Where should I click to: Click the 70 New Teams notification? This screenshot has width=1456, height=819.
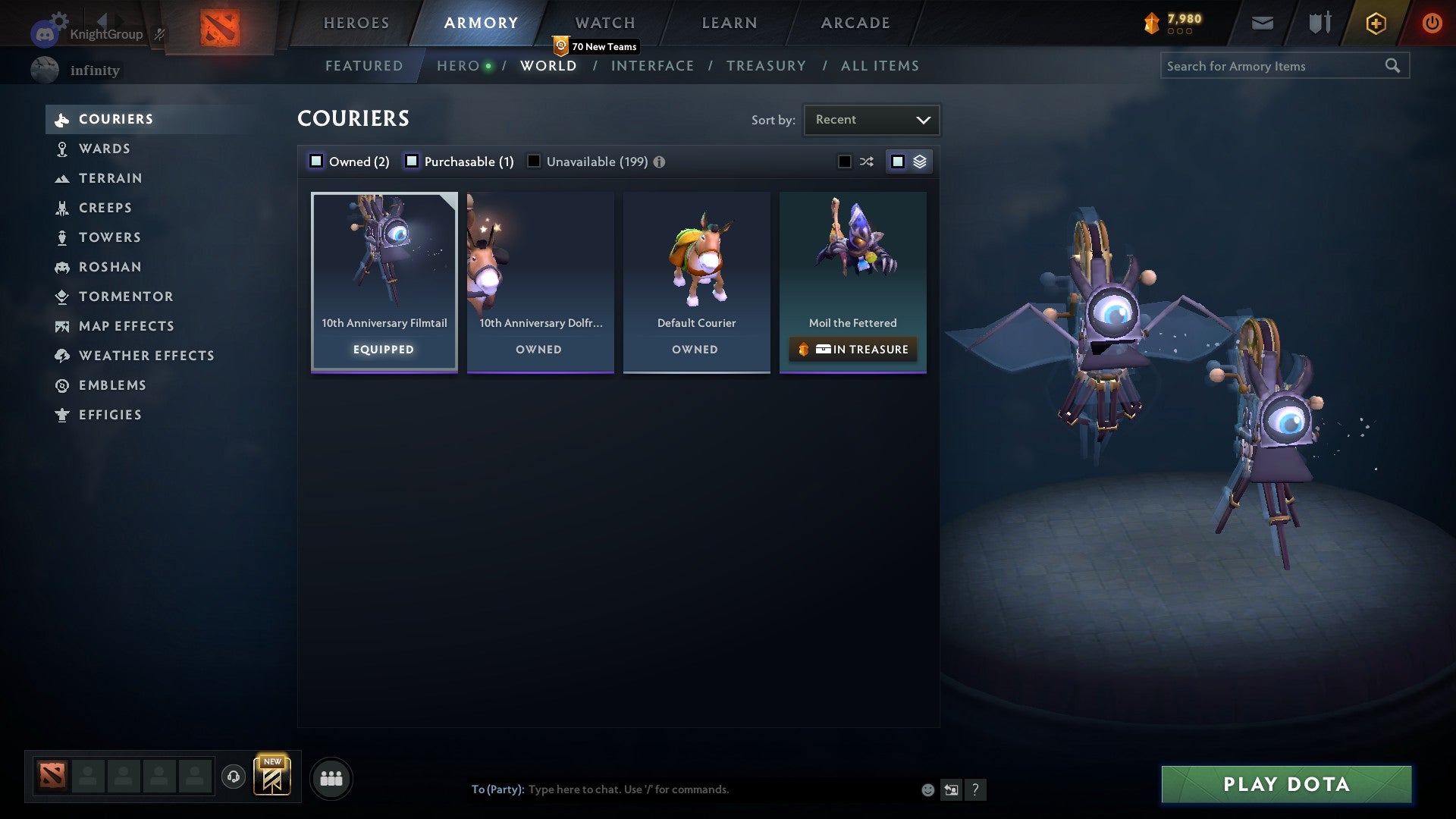(x=596, y=46)
